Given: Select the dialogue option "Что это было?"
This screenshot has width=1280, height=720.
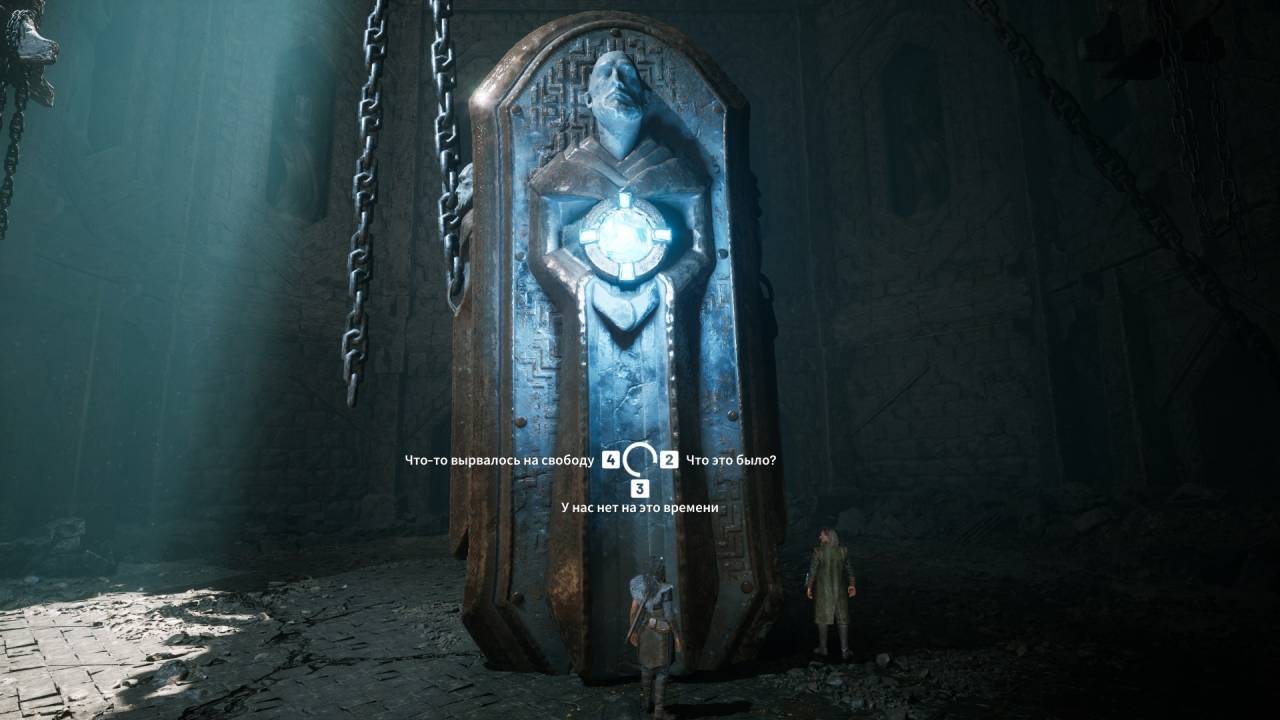Looking at the screenshot, I should pos(730,460).
